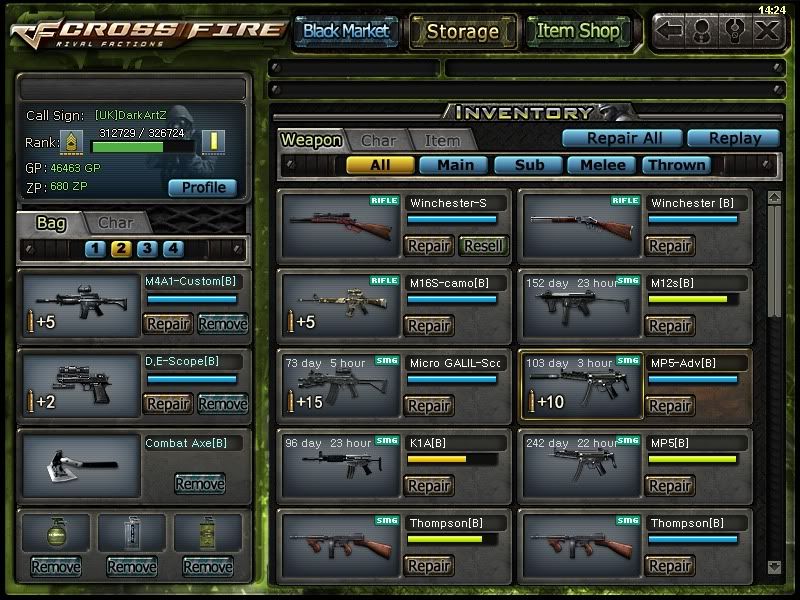Click the Repair All button
Viewport: 800px width, 600px height.
point(621,139)
